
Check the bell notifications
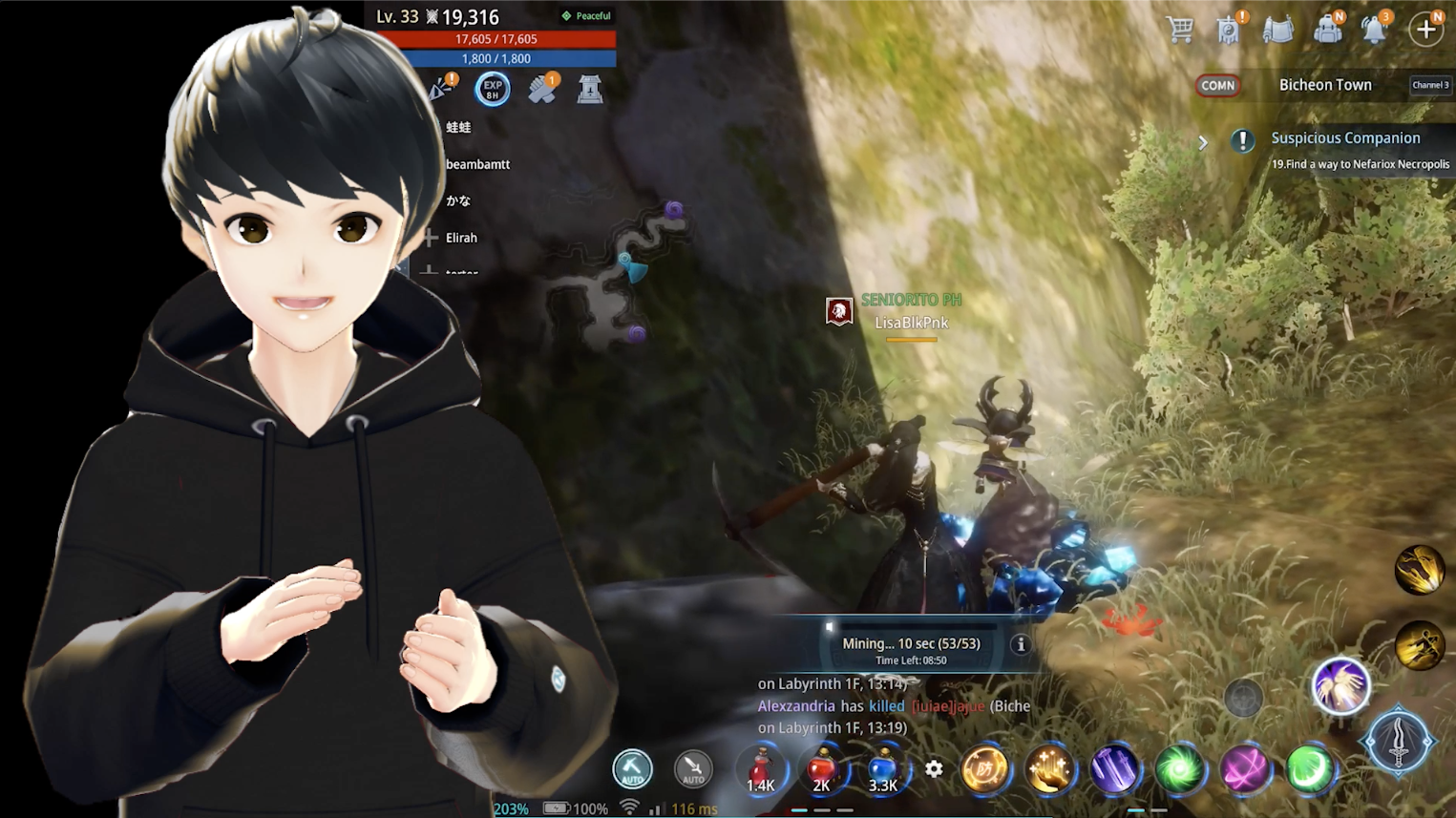(1375, 29)
